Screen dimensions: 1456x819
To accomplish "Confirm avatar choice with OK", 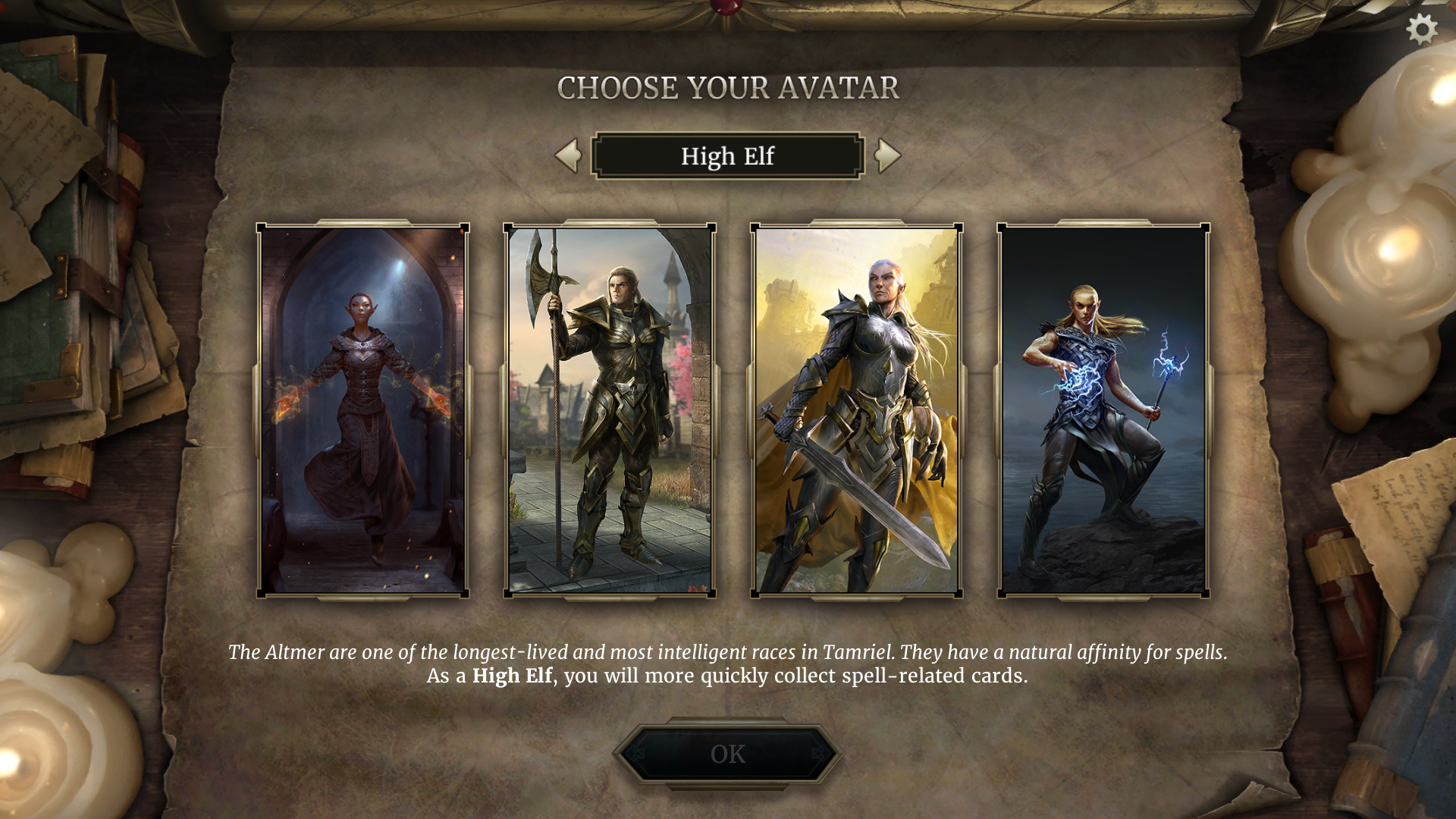I will coord(727,752).
